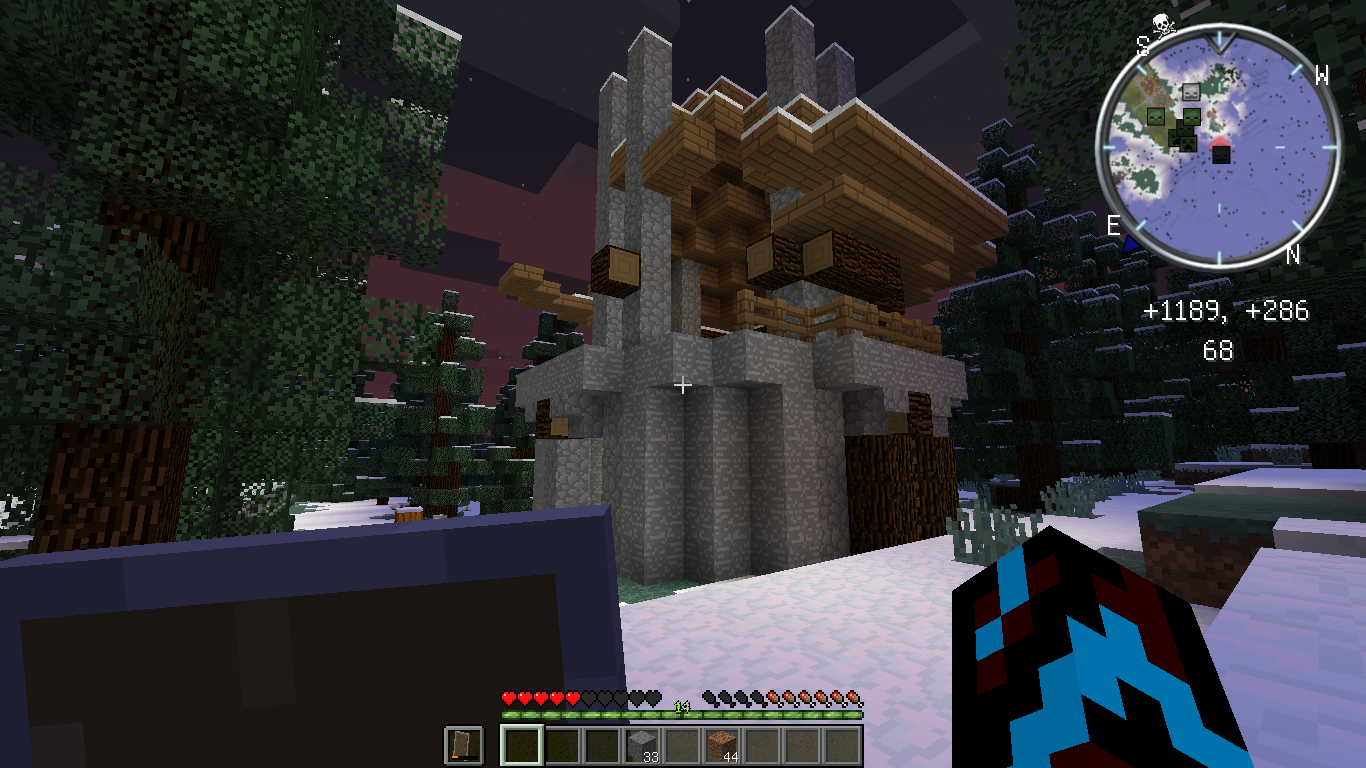Select the cobblestone stack in the hotbar
Image resolution: width=1366 pixels, height=768 pixels.
(642, 746)
